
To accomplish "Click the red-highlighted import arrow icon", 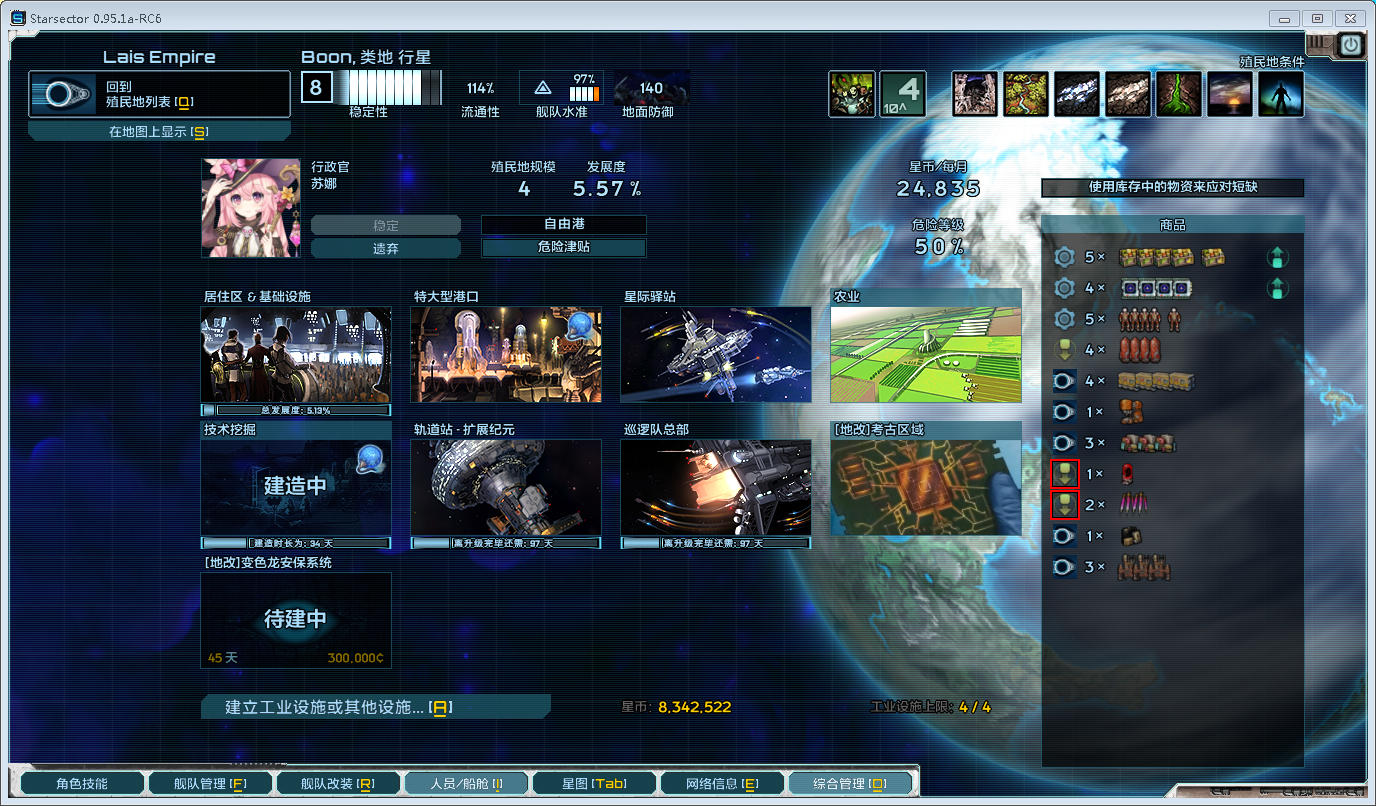I will click(1066, 473).
